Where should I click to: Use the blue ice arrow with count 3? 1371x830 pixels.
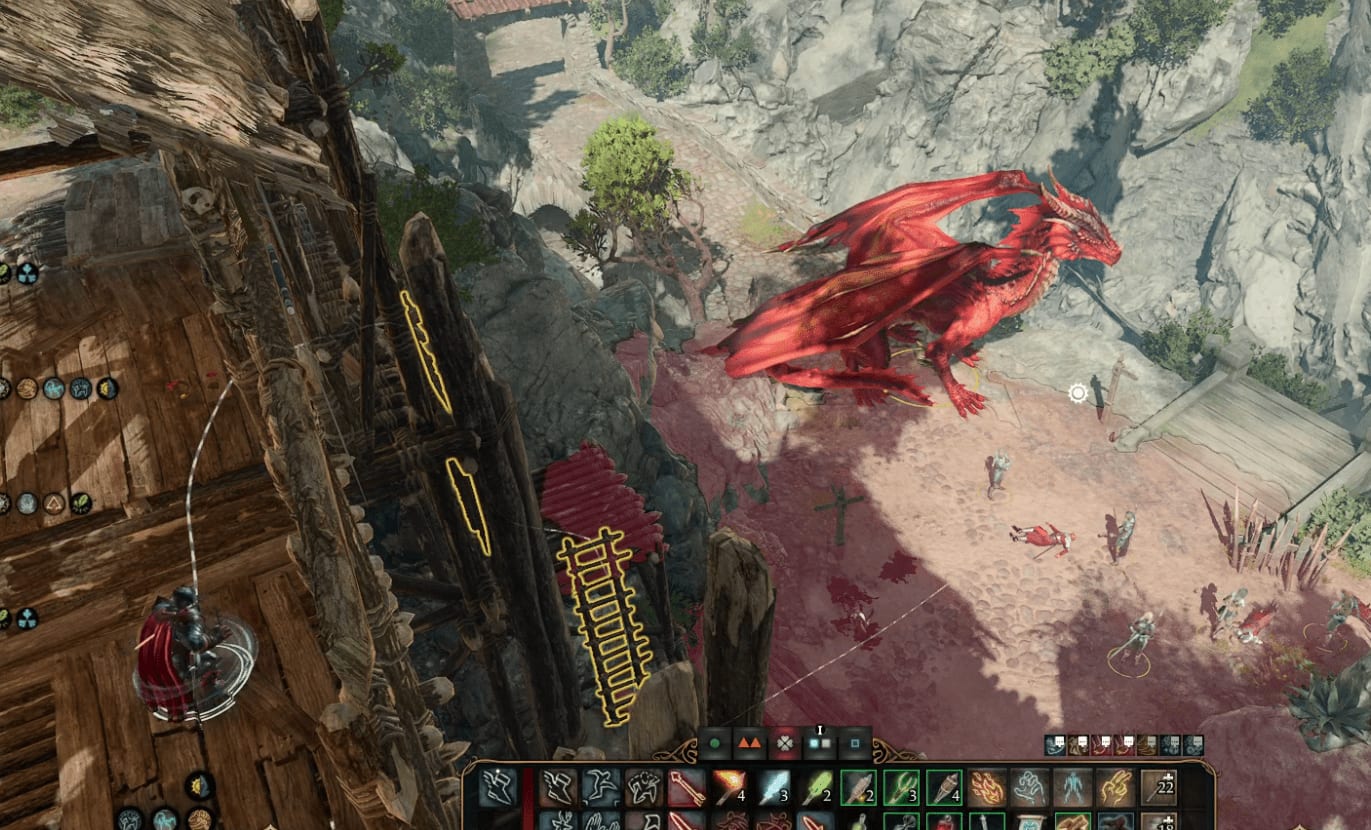click(x=773, y=788)
